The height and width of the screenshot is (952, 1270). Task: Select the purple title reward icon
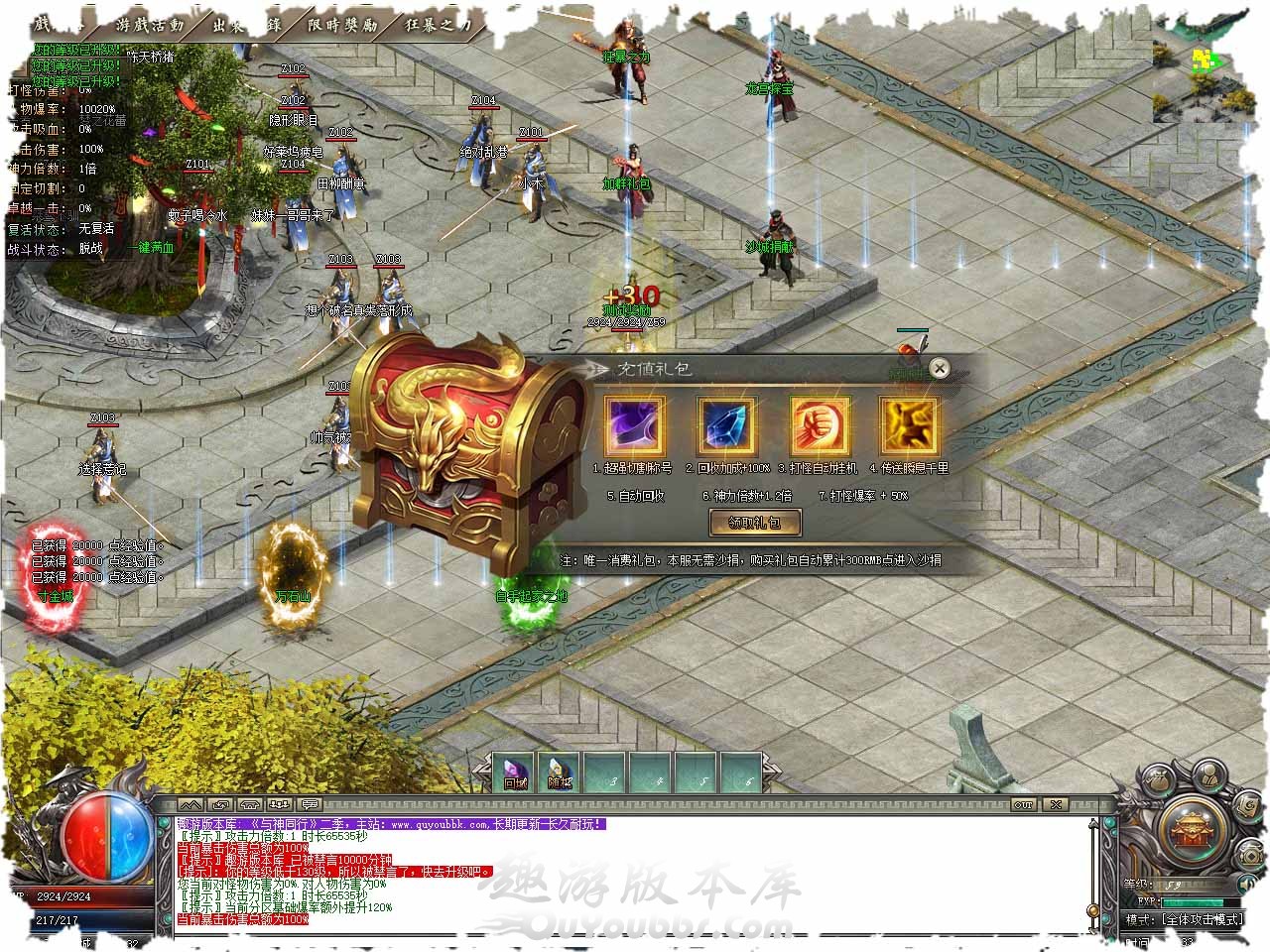[x=634, y=425]
